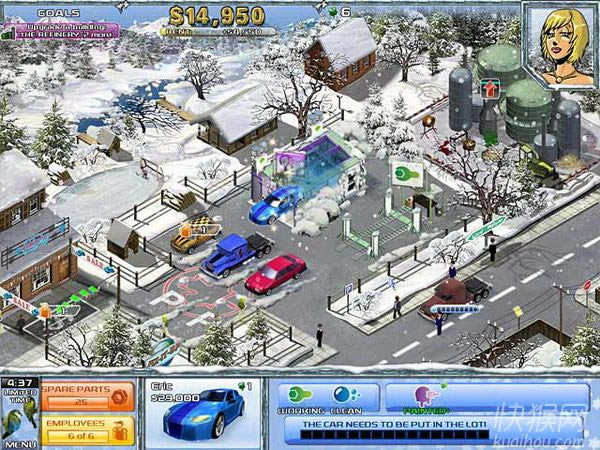
Task: Click the red arrow upgrade marker
Action: click(x=491, y=88)
